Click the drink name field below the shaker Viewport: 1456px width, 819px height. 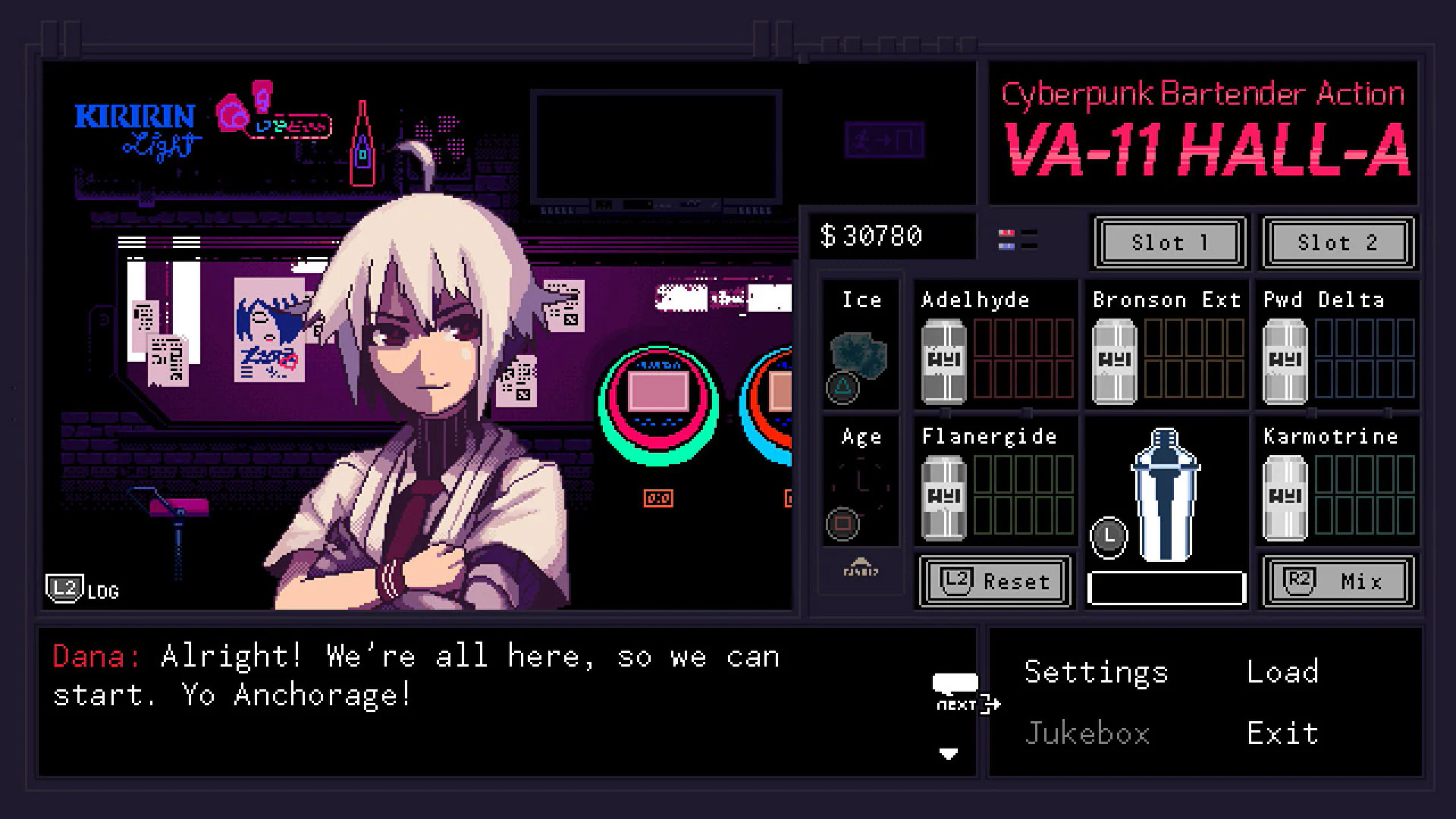point(1166,586)
